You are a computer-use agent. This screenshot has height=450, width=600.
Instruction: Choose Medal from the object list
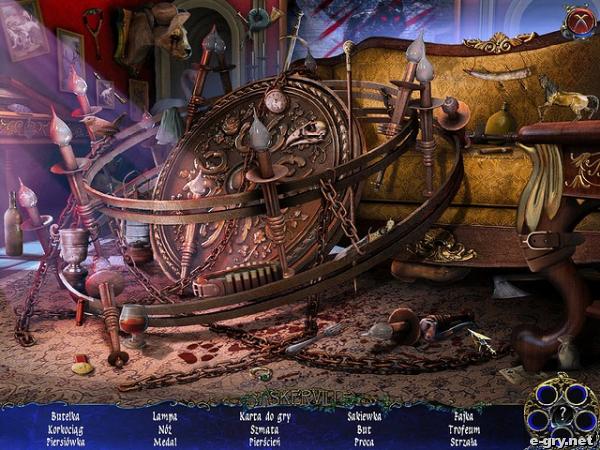[165, 440]
